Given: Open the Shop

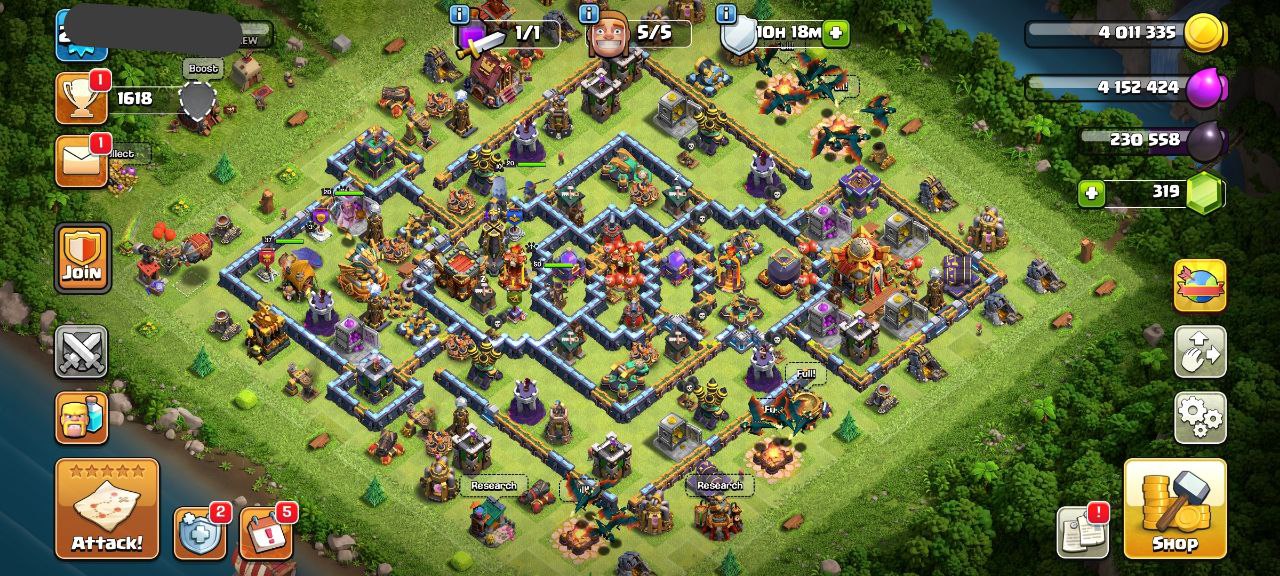Looking at the screenshot, I should [x=1175, y=508].
